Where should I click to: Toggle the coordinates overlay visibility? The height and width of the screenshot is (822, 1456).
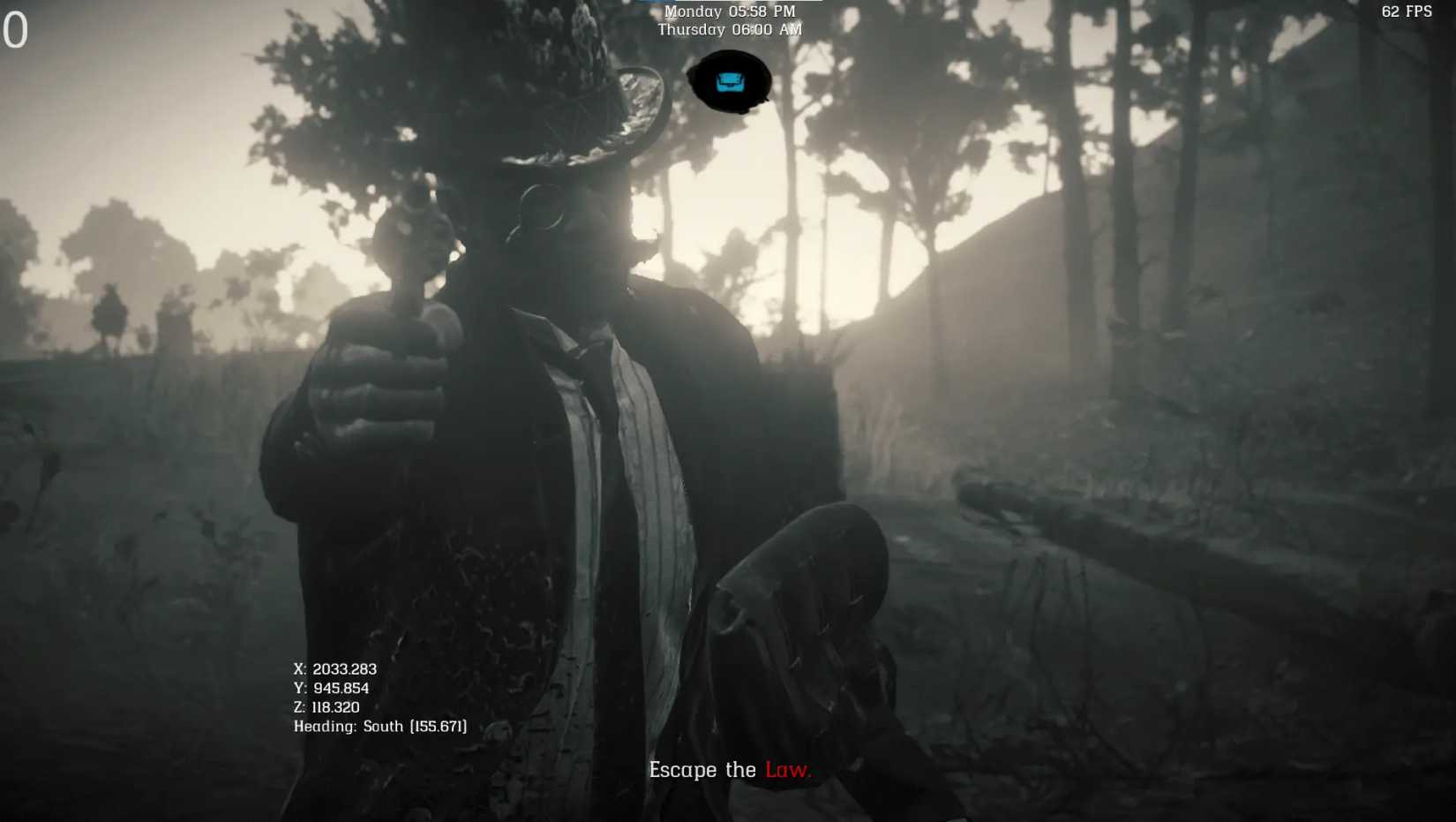point(379,697)
